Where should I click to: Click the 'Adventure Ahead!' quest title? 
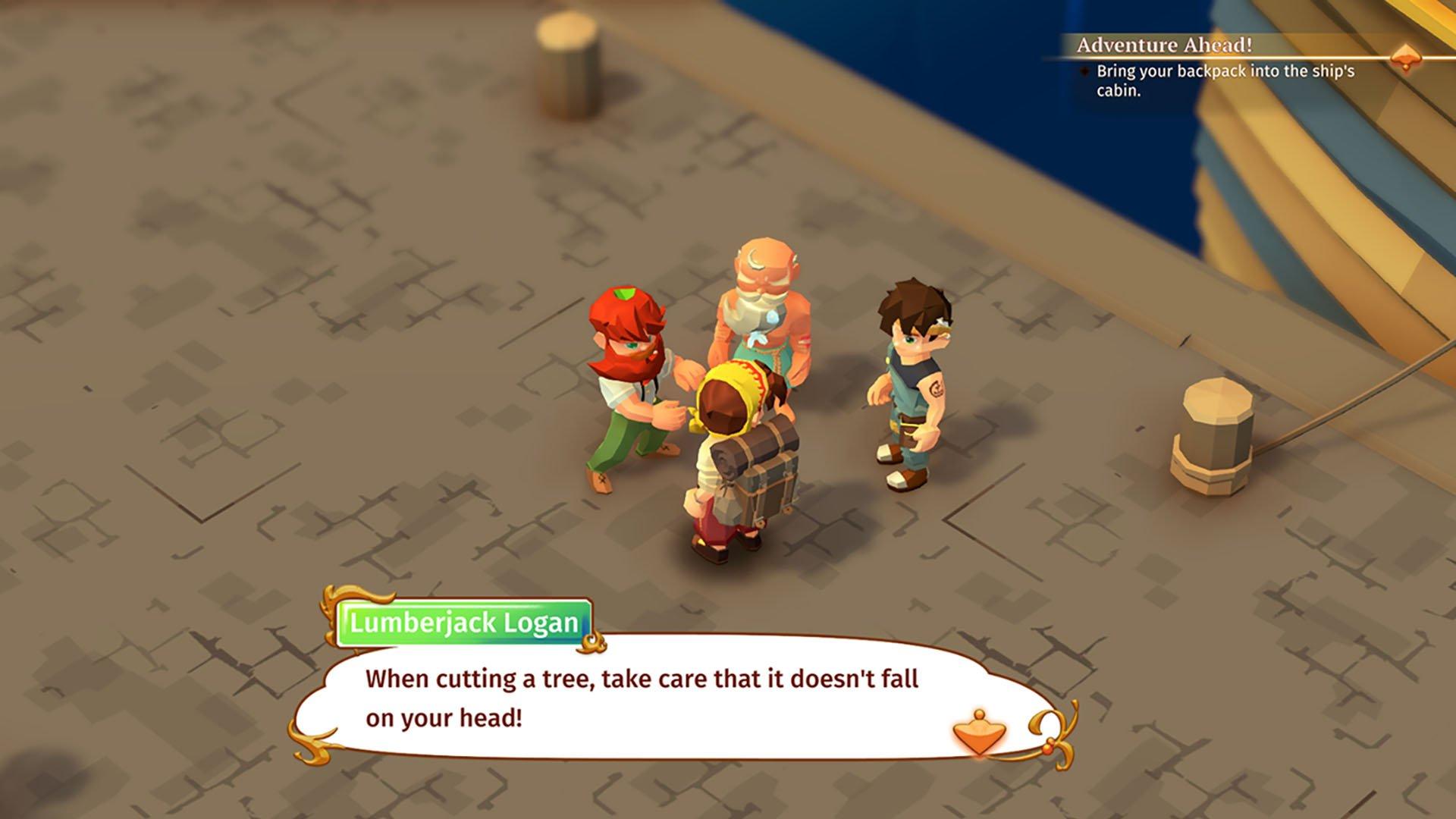(1163, 45)
